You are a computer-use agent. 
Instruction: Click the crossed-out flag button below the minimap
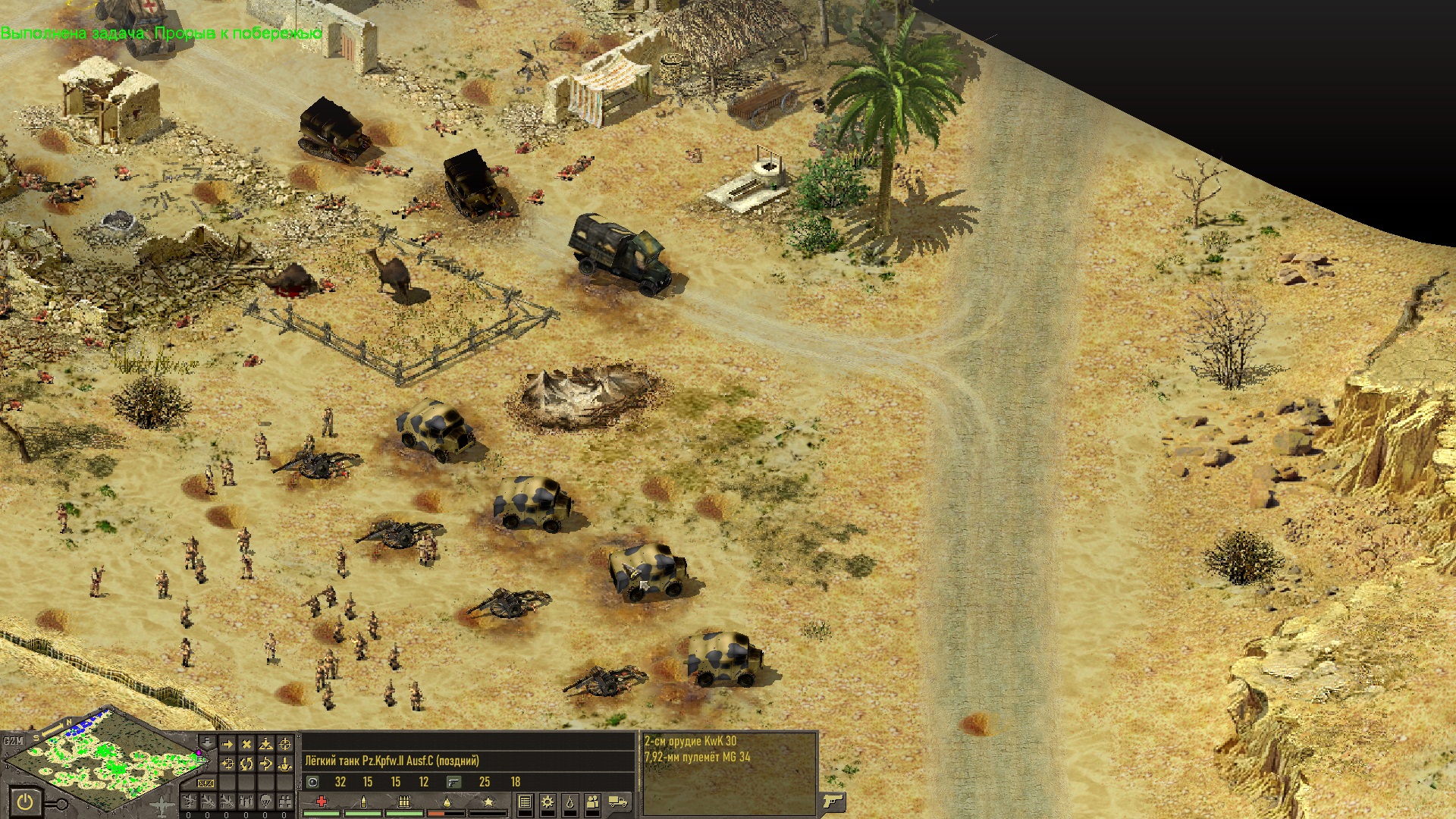tap(206, 783)
